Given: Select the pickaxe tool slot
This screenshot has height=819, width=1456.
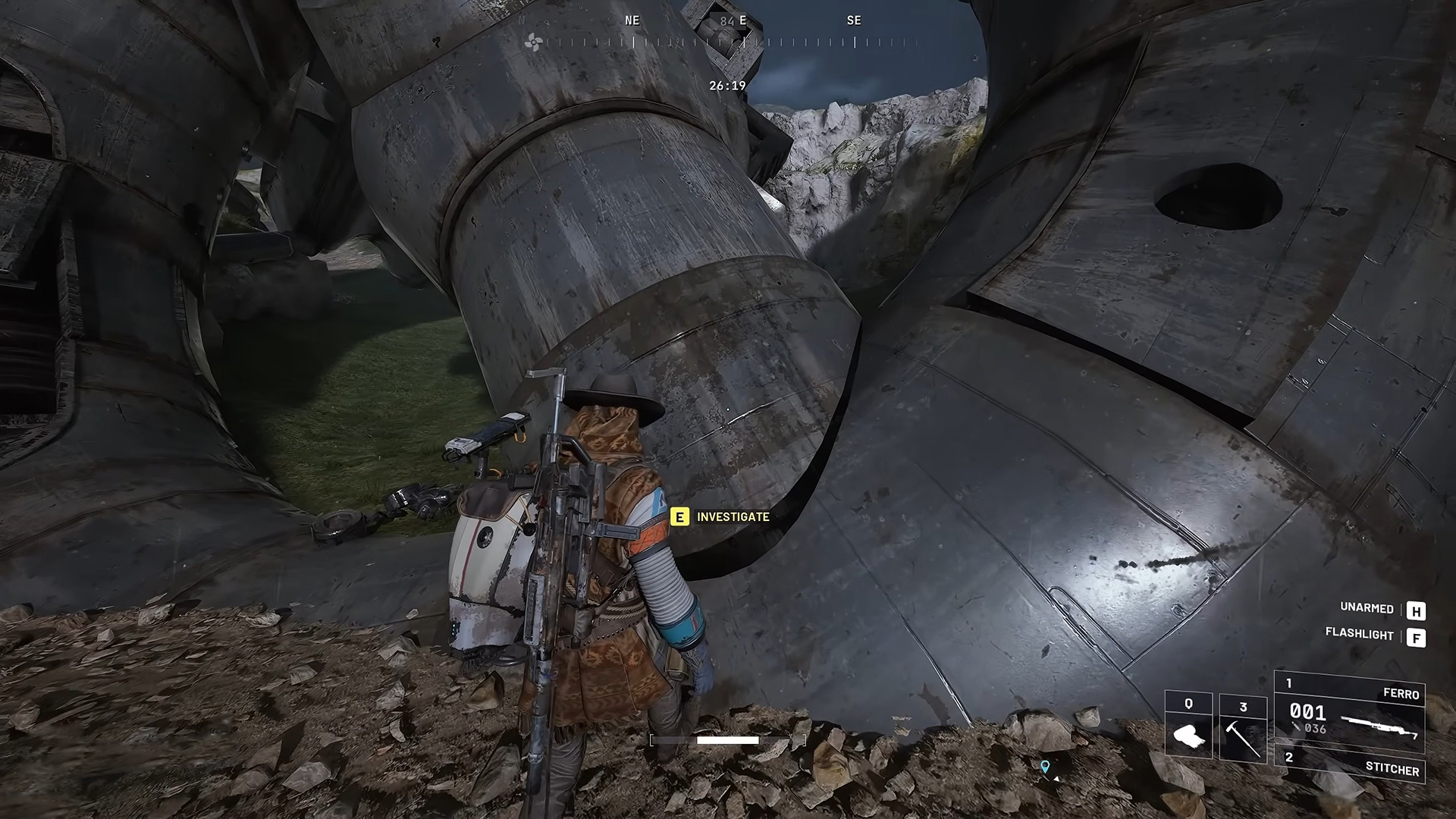Looking at the screenshot, I should pos(1243,728).
